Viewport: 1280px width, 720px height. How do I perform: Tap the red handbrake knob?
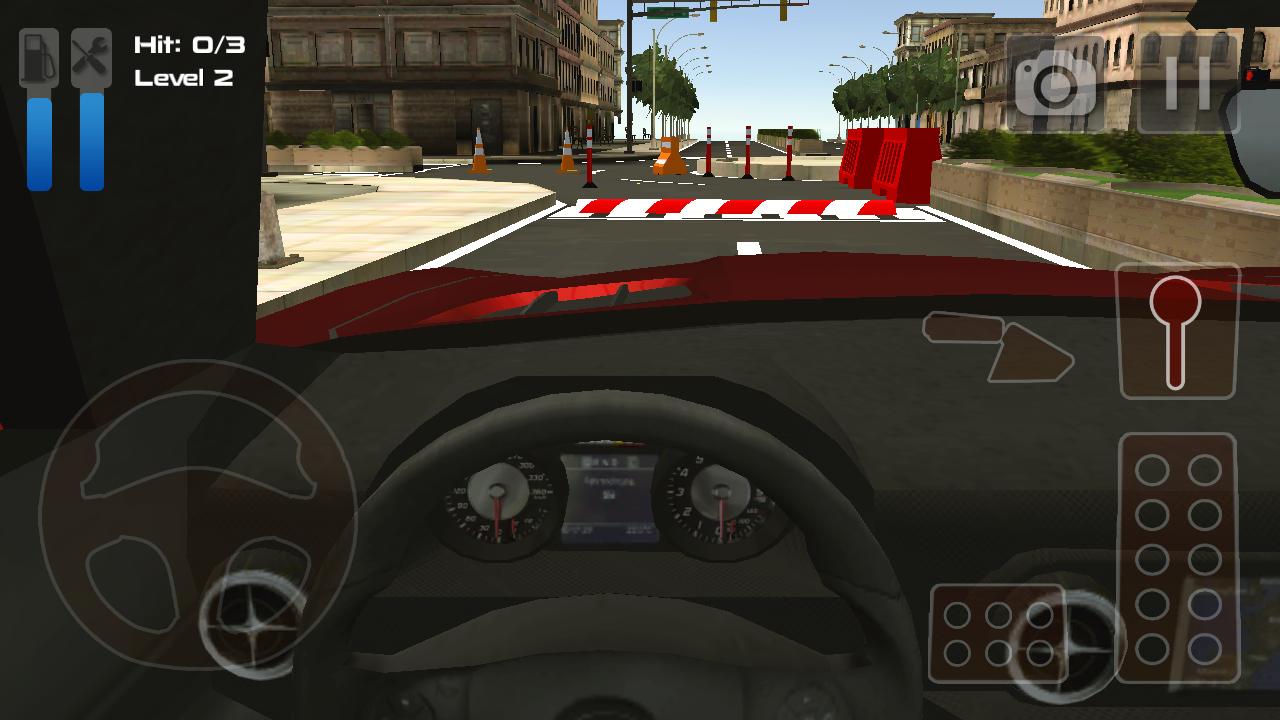click(x=1177, y=300)
